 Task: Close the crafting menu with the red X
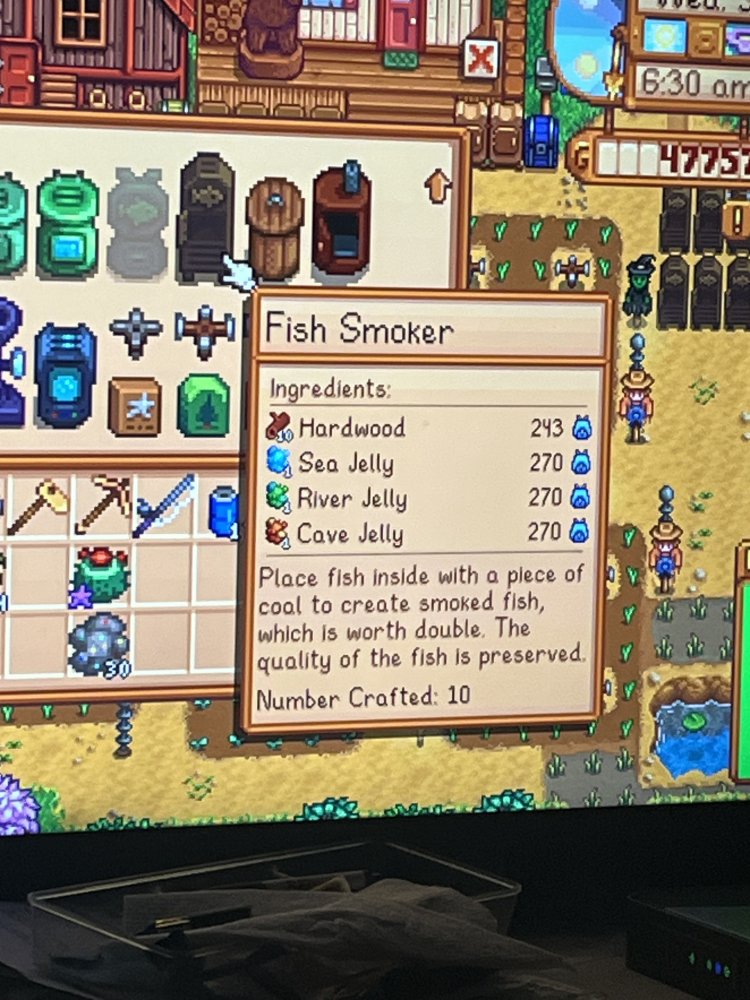point(479,61)
